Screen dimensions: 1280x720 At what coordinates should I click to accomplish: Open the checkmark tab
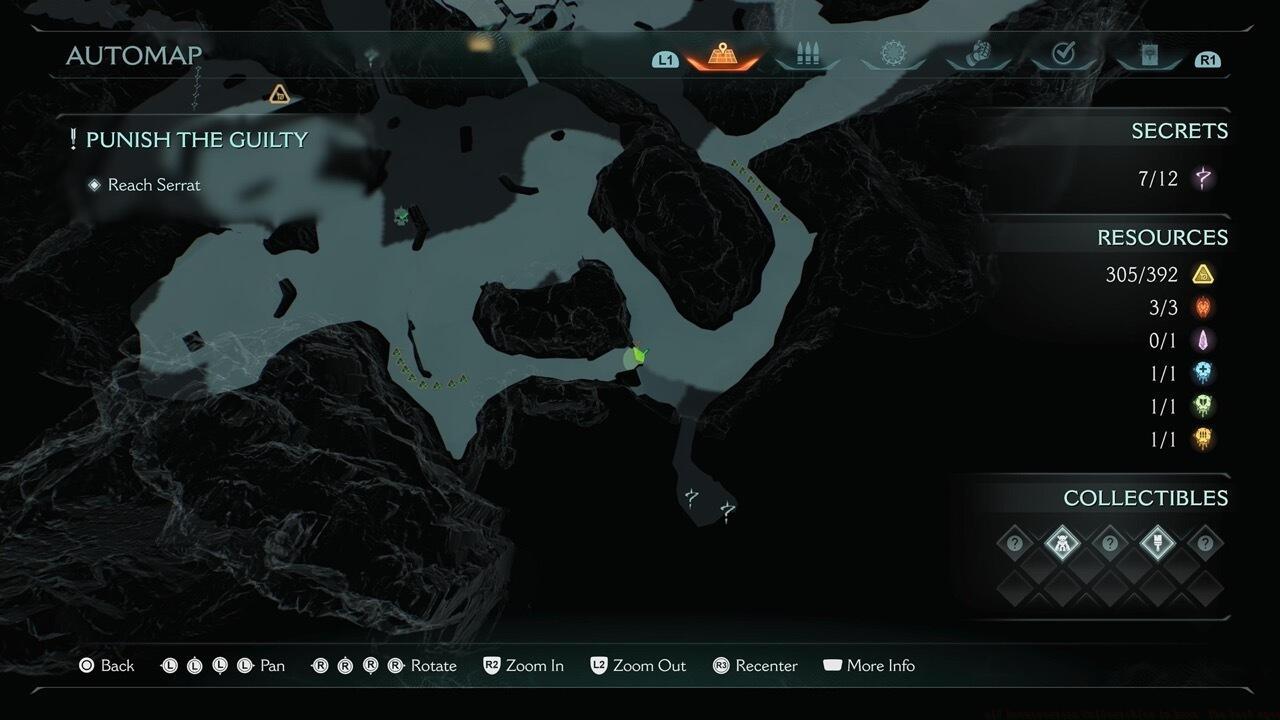tap(1064, 56)
